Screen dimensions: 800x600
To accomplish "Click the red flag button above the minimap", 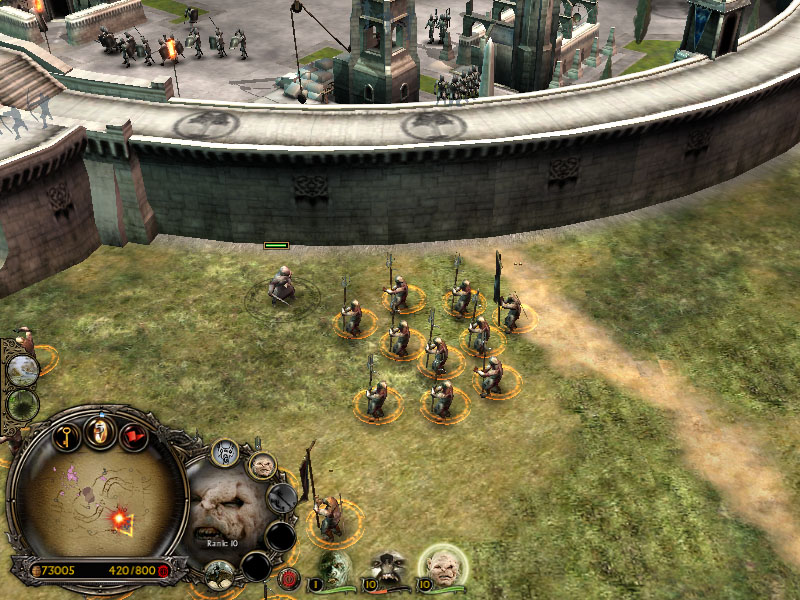I will [134, 437].
